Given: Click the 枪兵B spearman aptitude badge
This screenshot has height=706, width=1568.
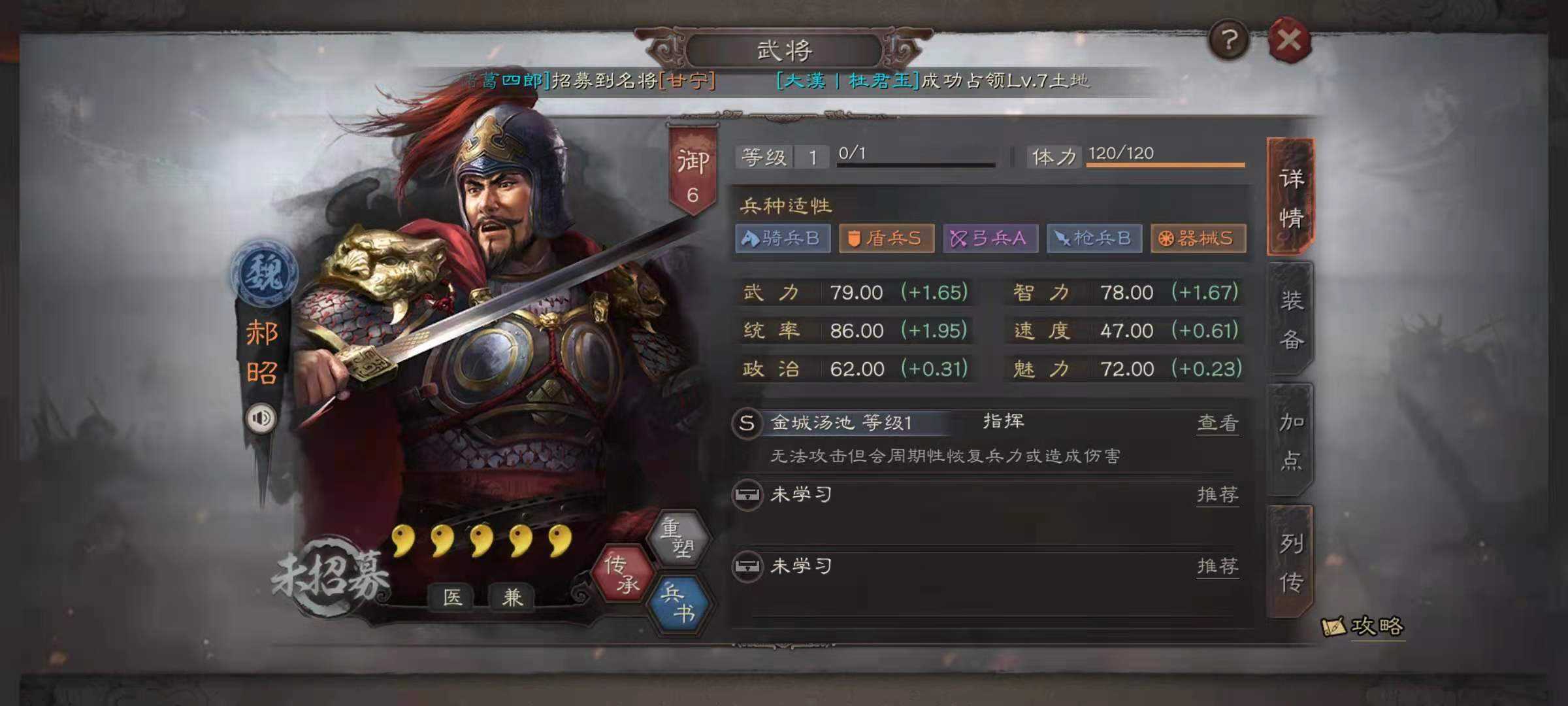Looking at the screenshot, I should coord(1092,239).
